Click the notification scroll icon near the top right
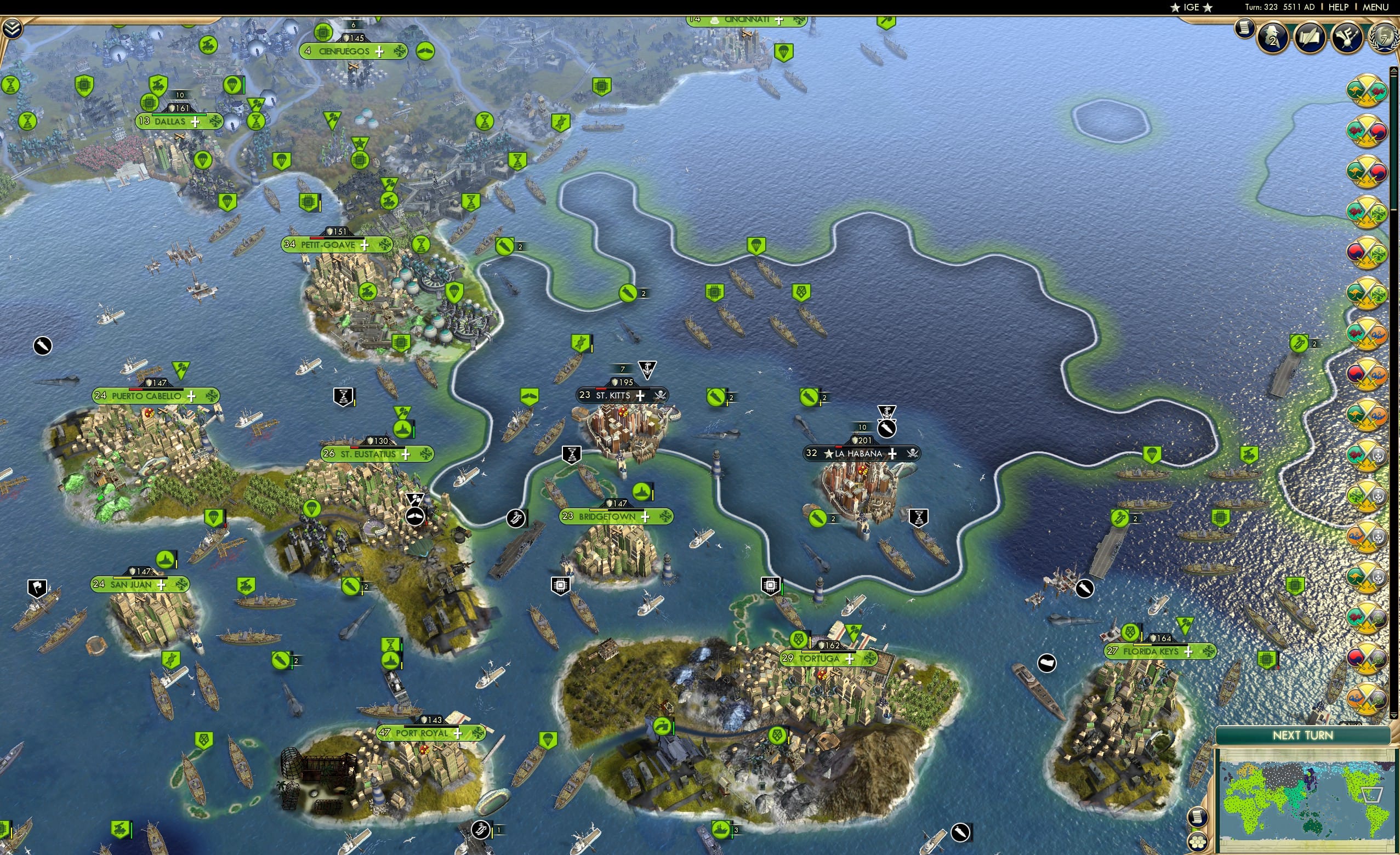1400x855 pixels. click(1244, 30)
